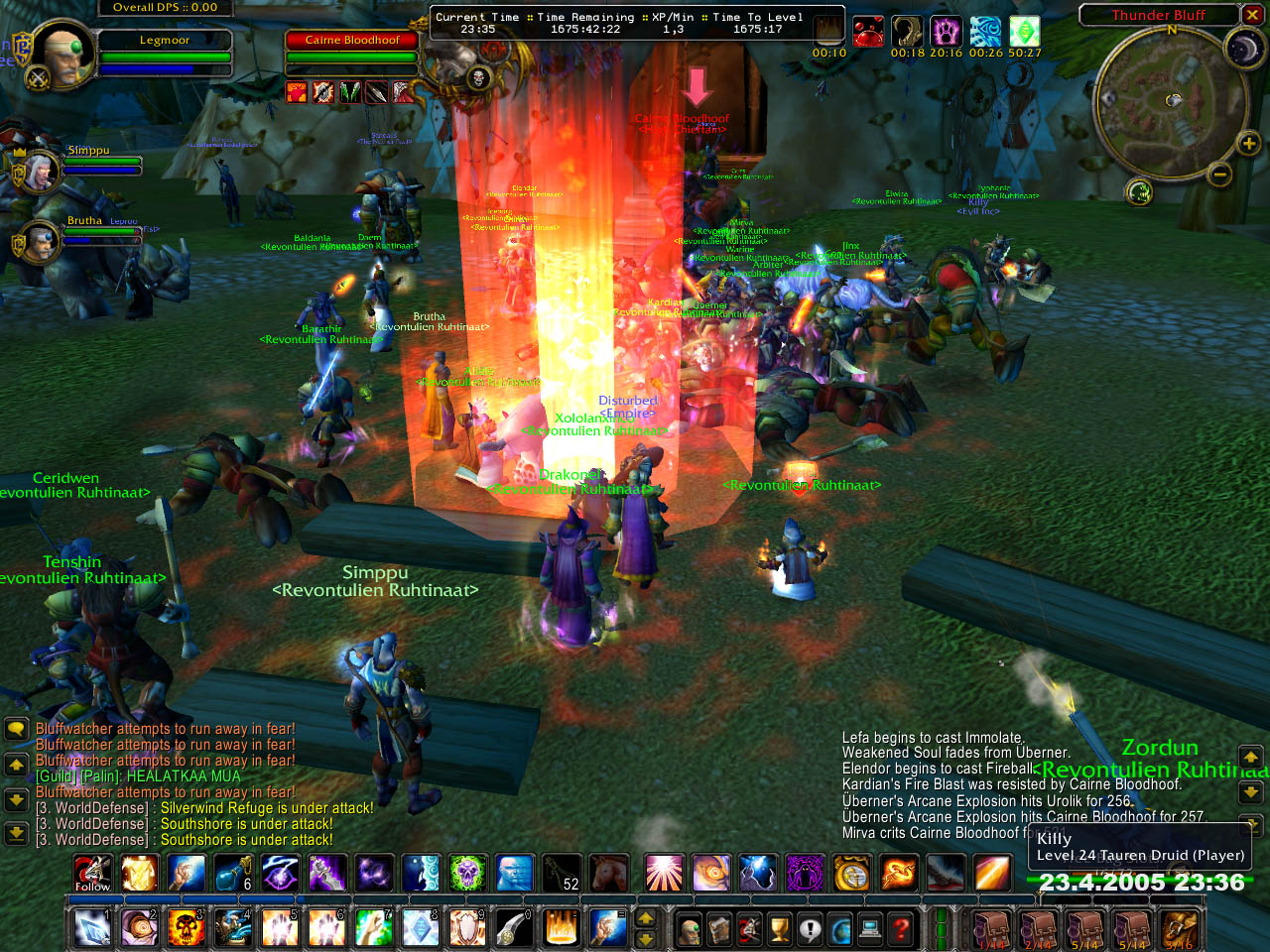1270x952 pixels.
Task: Select party member Simppu's portrait
Action: pyautogui.click(x=38, y=172)
